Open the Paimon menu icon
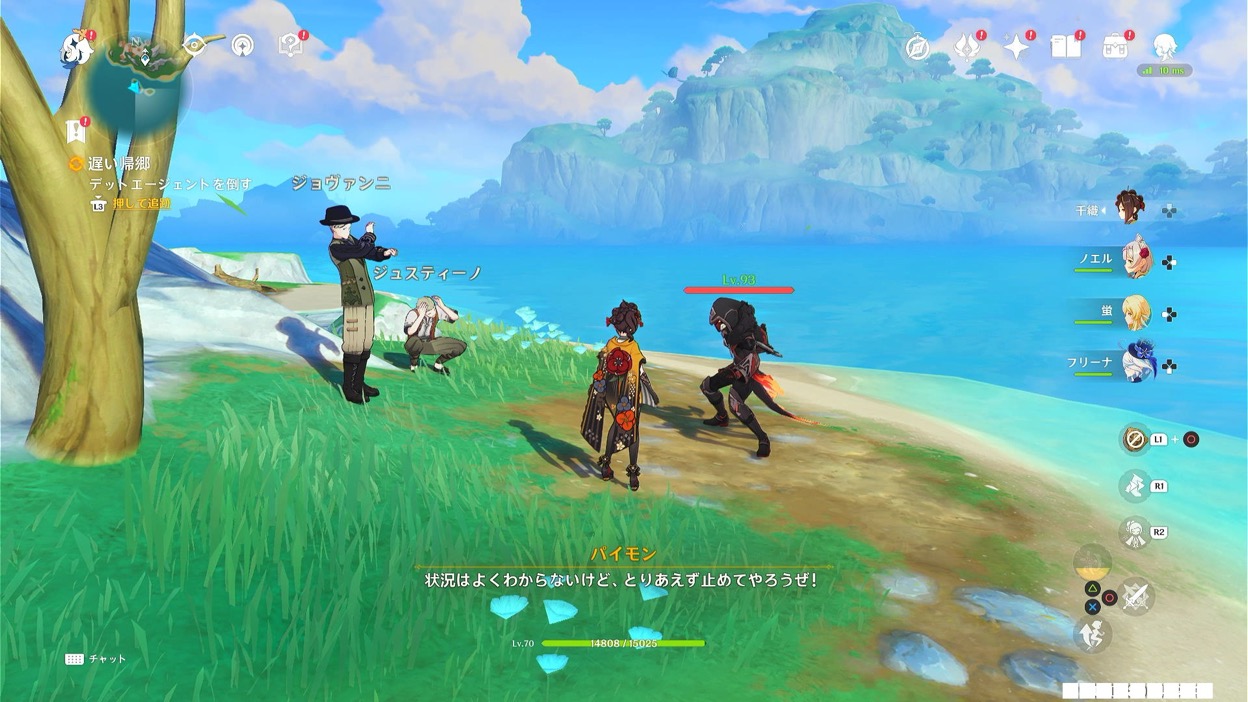1248x702 pixels. [75, 46]
